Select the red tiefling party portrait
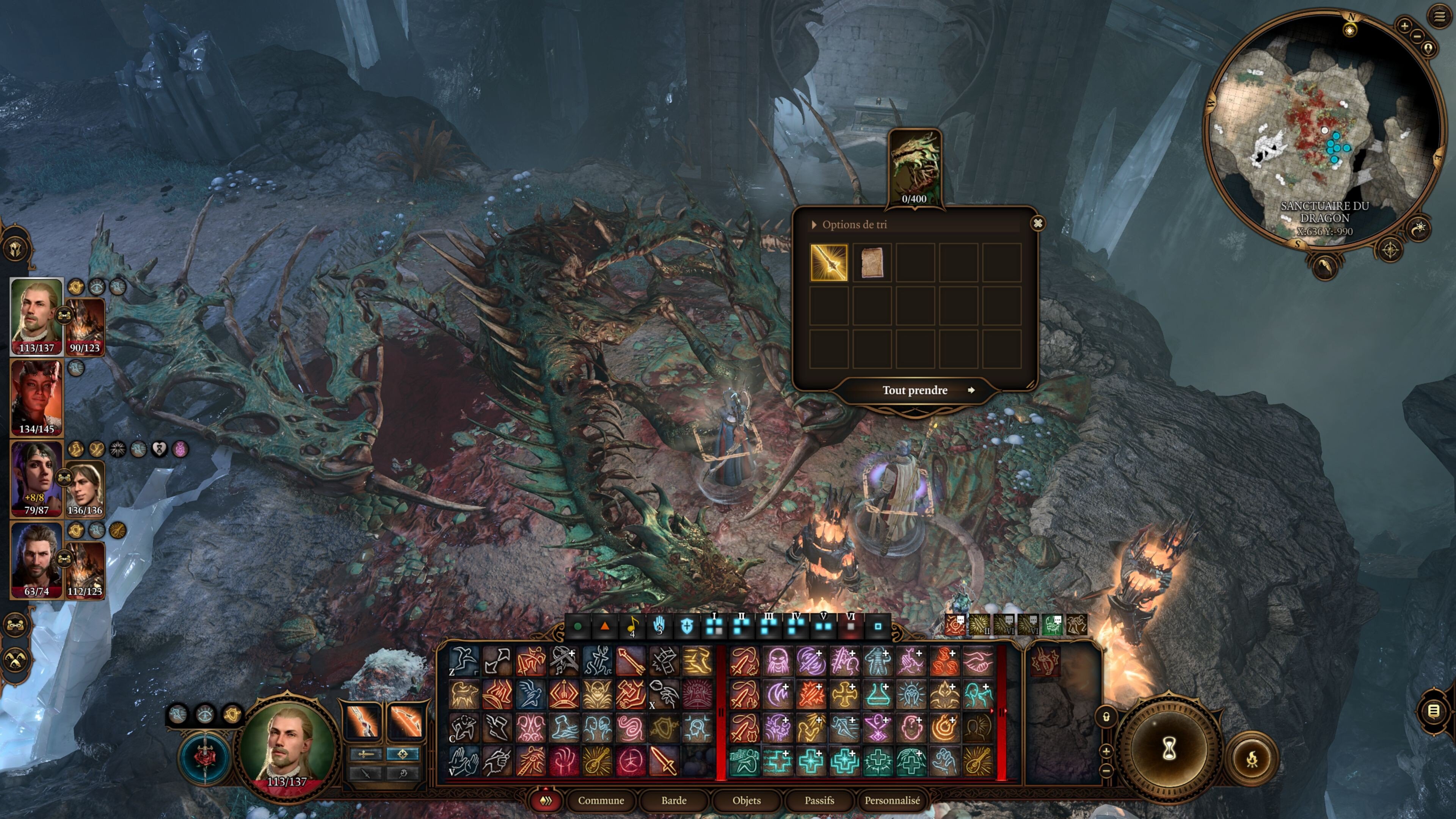The image size is (1456, 819). (x=36, y=395)
